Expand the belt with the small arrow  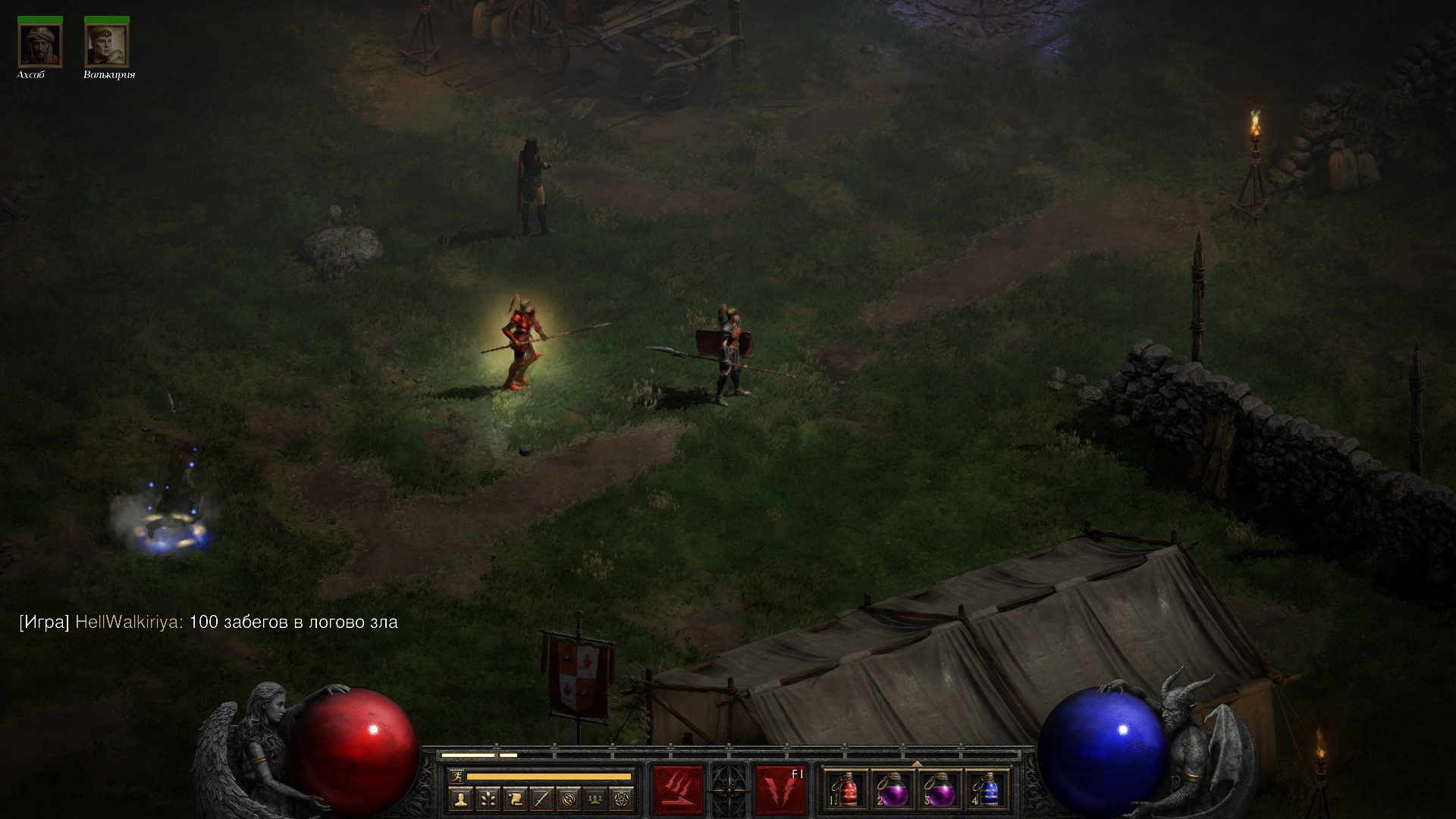point(917,764)
